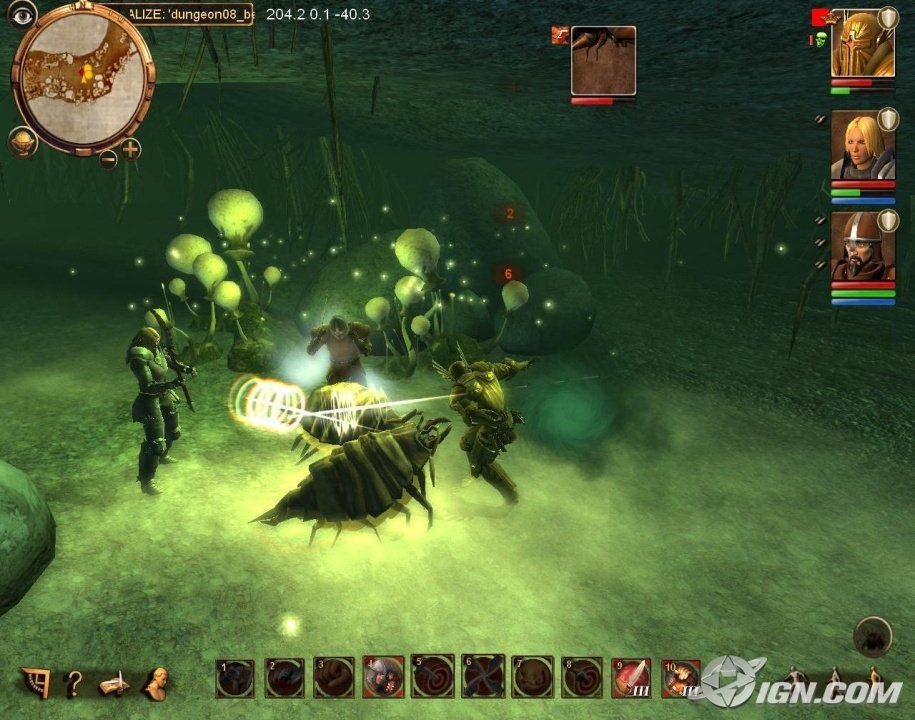Zoom out the minimap with the minus button
915x720 pixels.
pyautogui.click(x=108, y=158)
